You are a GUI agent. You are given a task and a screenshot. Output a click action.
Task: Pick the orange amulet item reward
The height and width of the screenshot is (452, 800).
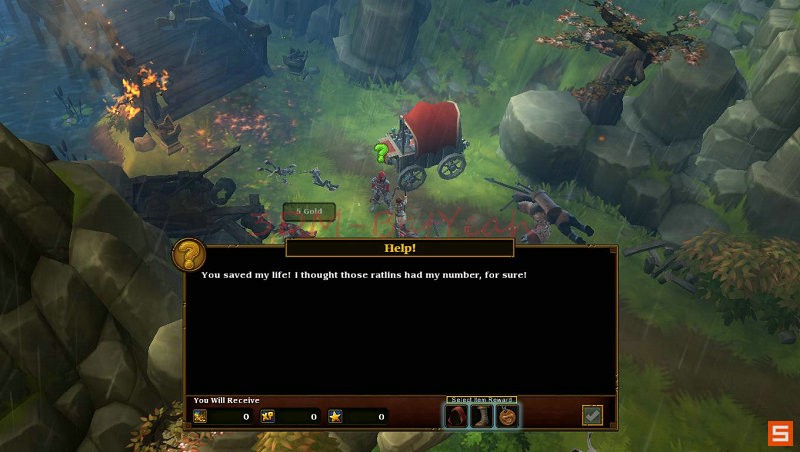508,415
